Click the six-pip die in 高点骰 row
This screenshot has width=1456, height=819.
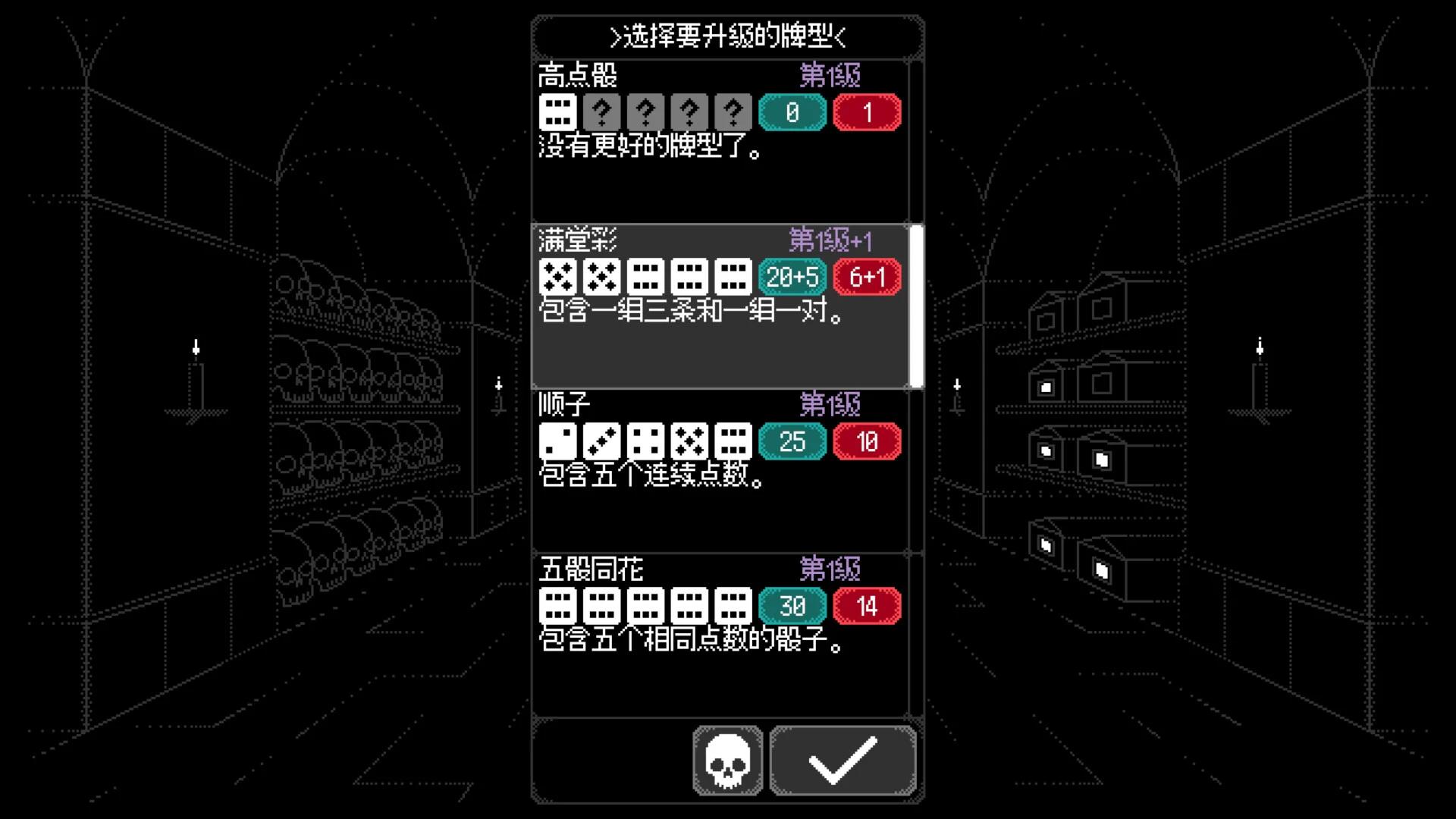pyautogui.click(x=557, y=112)
